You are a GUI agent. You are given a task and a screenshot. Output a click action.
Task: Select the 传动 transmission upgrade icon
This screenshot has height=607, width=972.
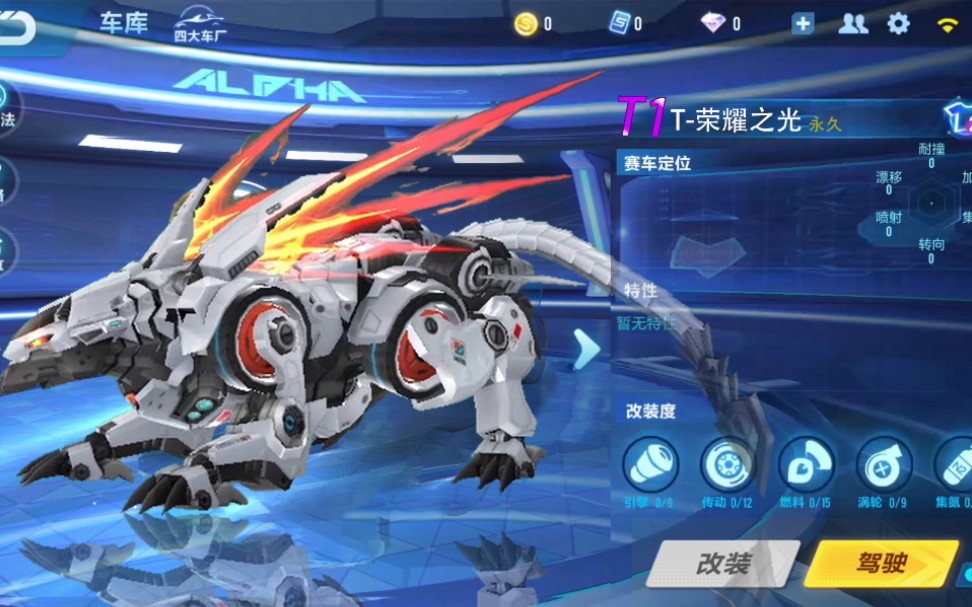click(x=728, y=464)
